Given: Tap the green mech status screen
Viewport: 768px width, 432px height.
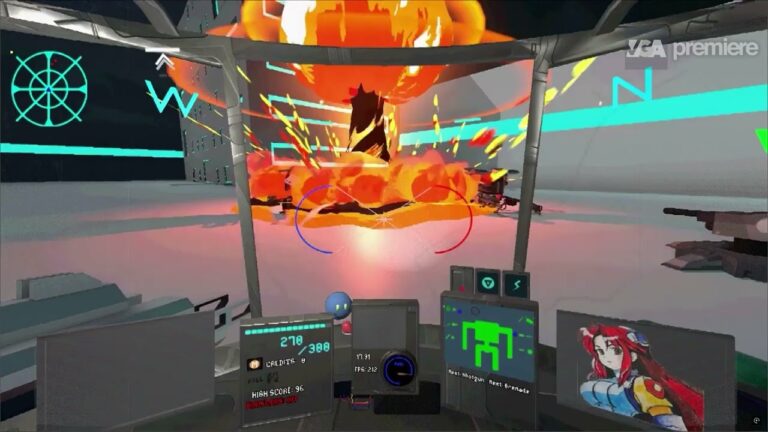Looking at the screenshot, I should [490, 339].
